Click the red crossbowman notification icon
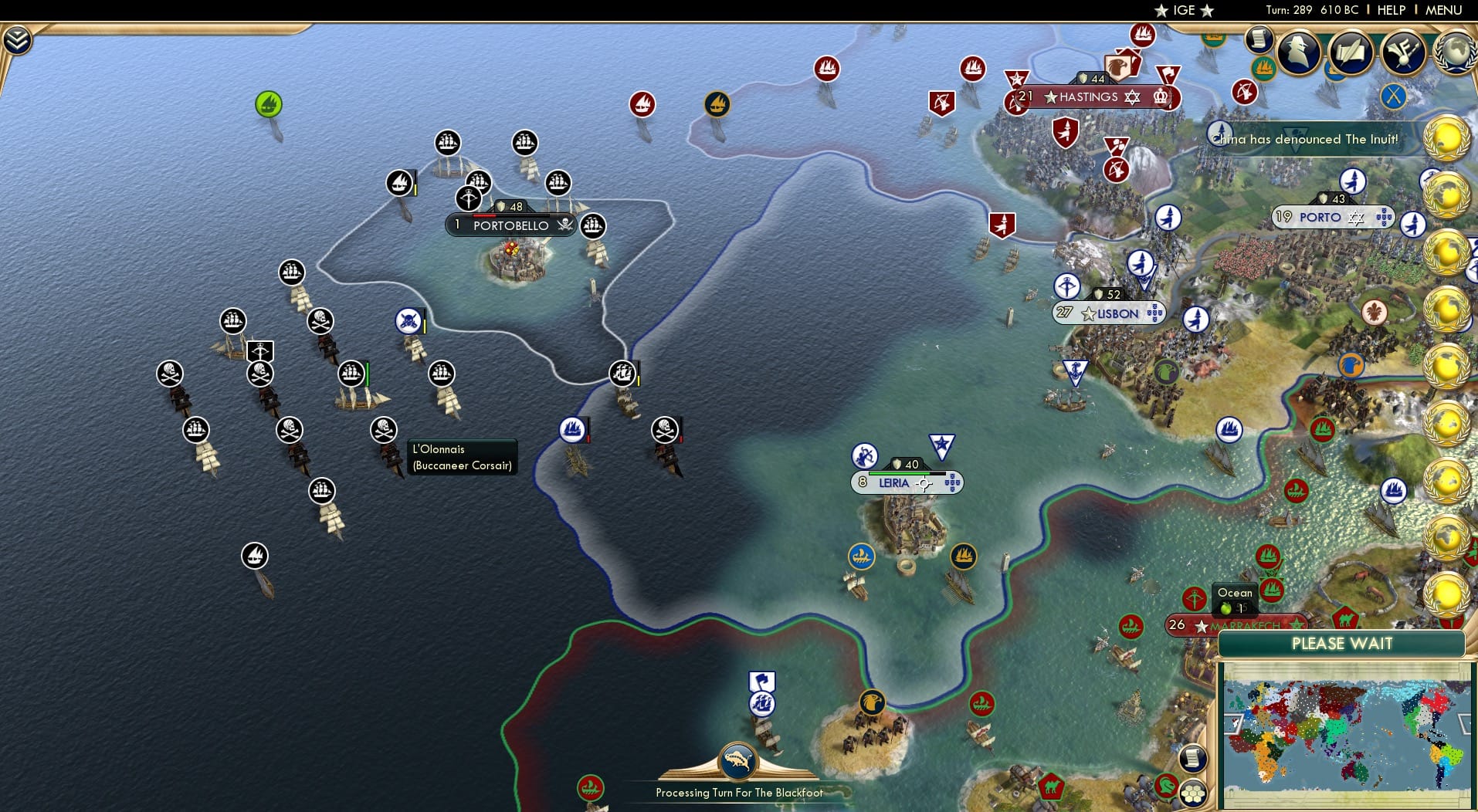Screen dimensions: 1478x812 (x=1245, y=93)
